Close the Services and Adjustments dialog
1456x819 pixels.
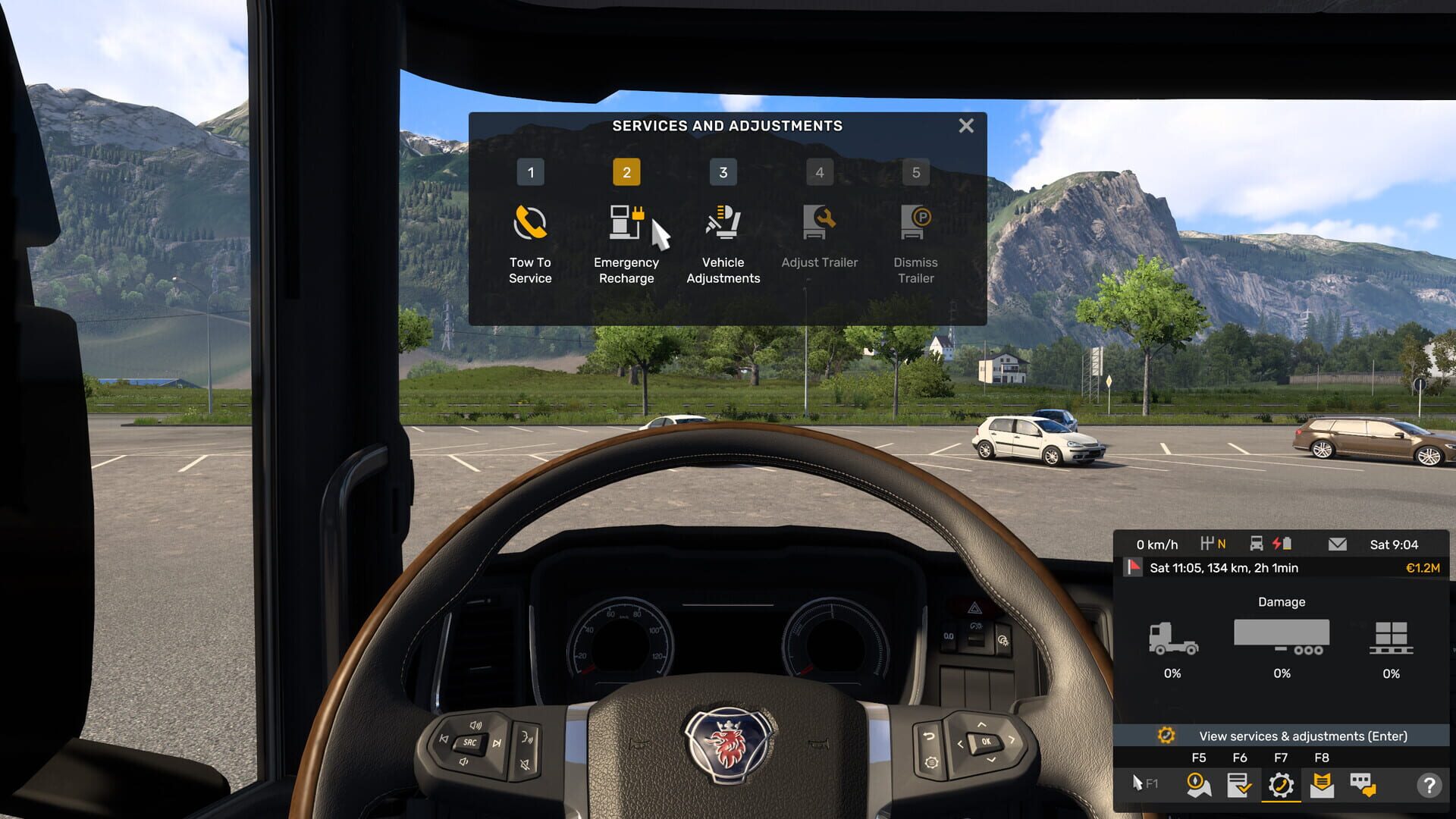tap(965, 126)
